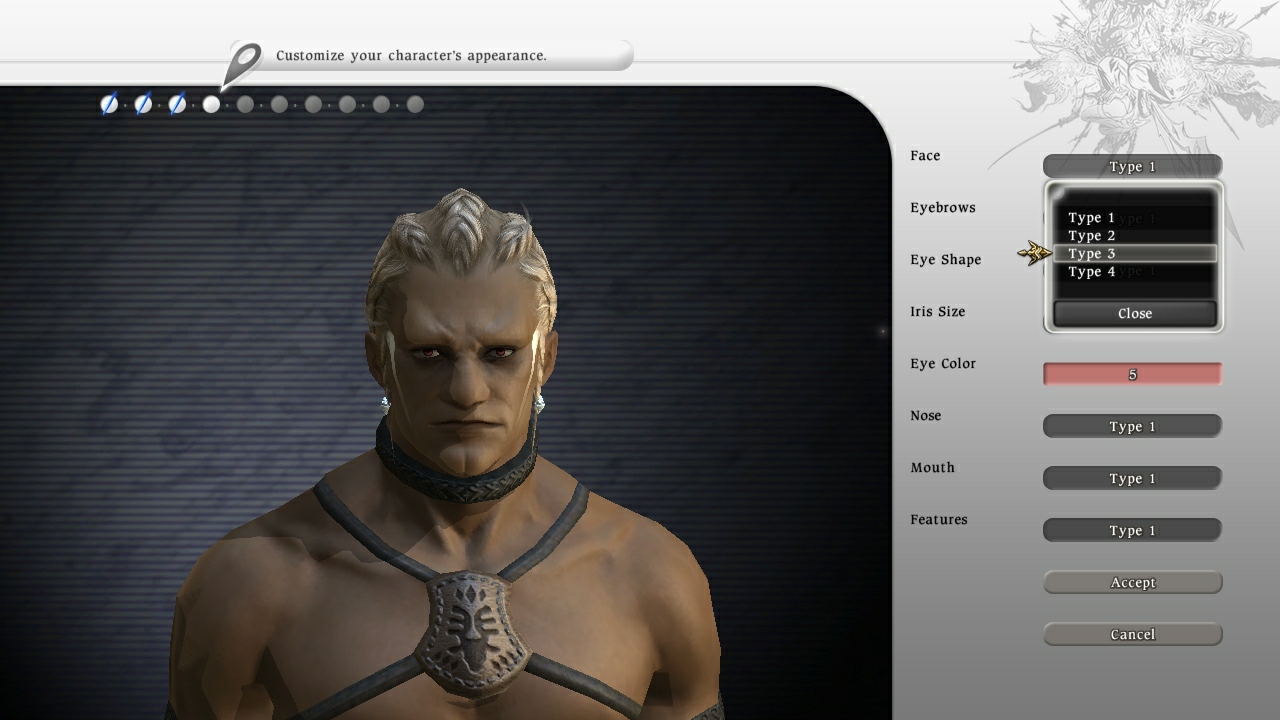Viewport: 1280px width, 720px height.
Task: Click the golden arrow cursor pointing at Type 3
Action: tap(1033, 253)
